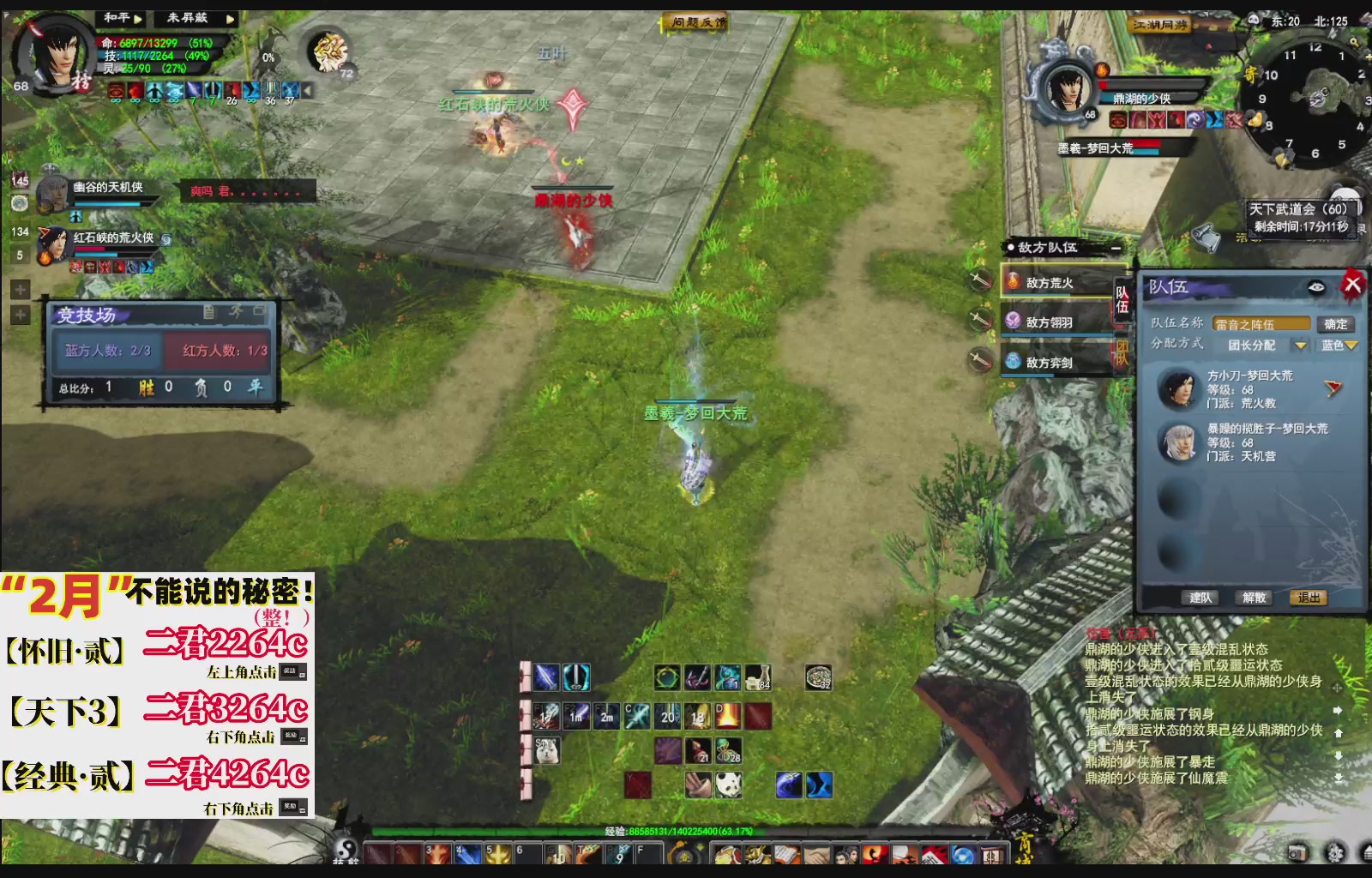This screenshot has width=1372, height=878.
Task: Select the magnifier search icon on the minimap edge
Action: [x=1354, y=42]
